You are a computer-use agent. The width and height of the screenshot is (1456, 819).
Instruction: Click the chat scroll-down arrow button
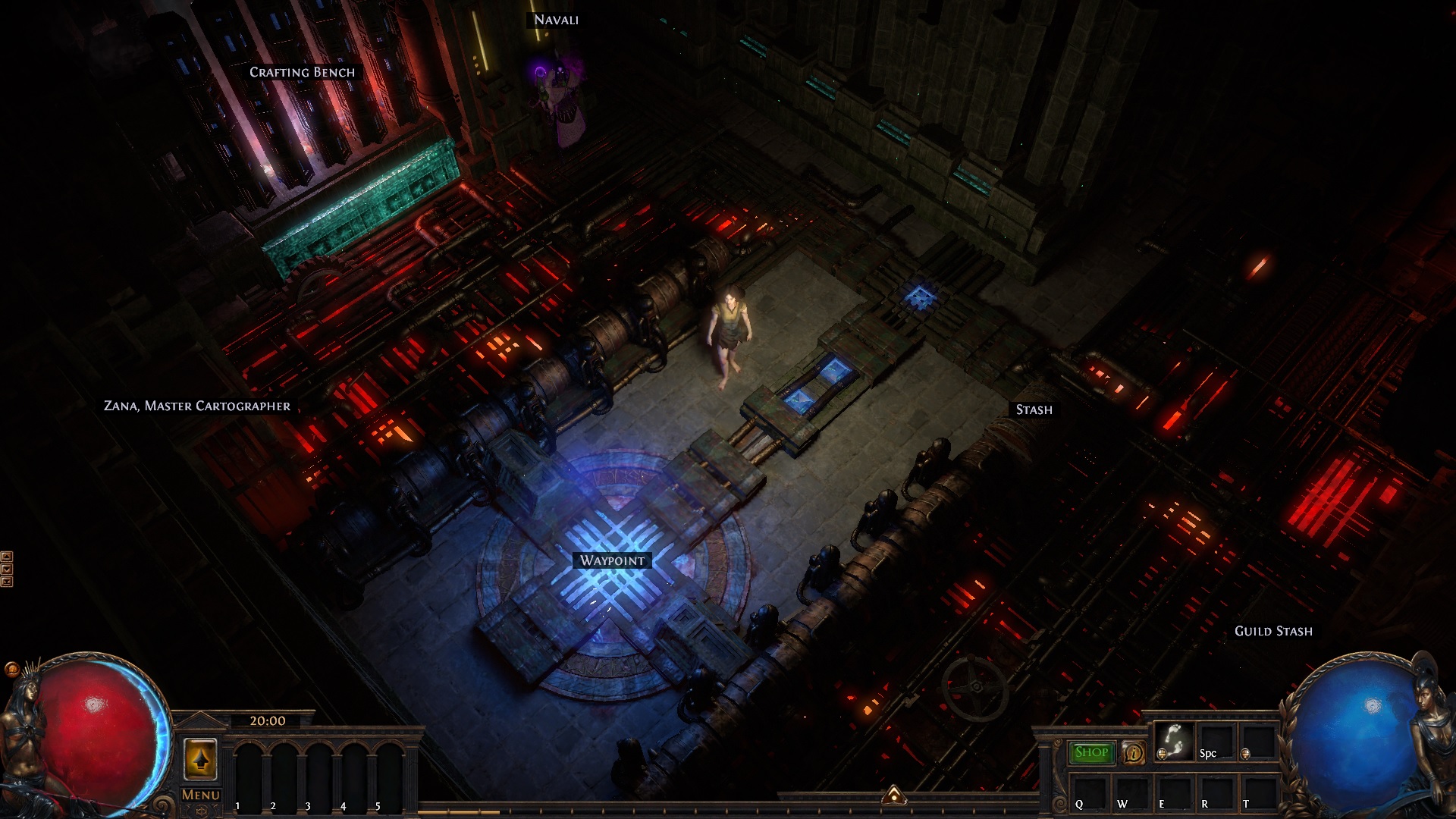(x=7, y=569)
